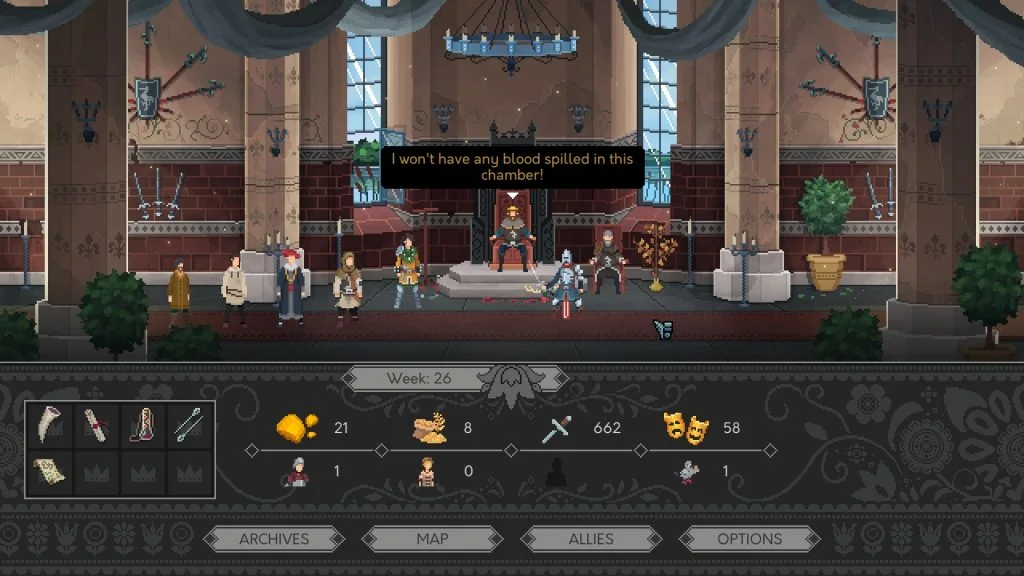Click the theater masks contentment icon
The height and width of the screenshot is (576, 1024).
[x=687, y=428]
